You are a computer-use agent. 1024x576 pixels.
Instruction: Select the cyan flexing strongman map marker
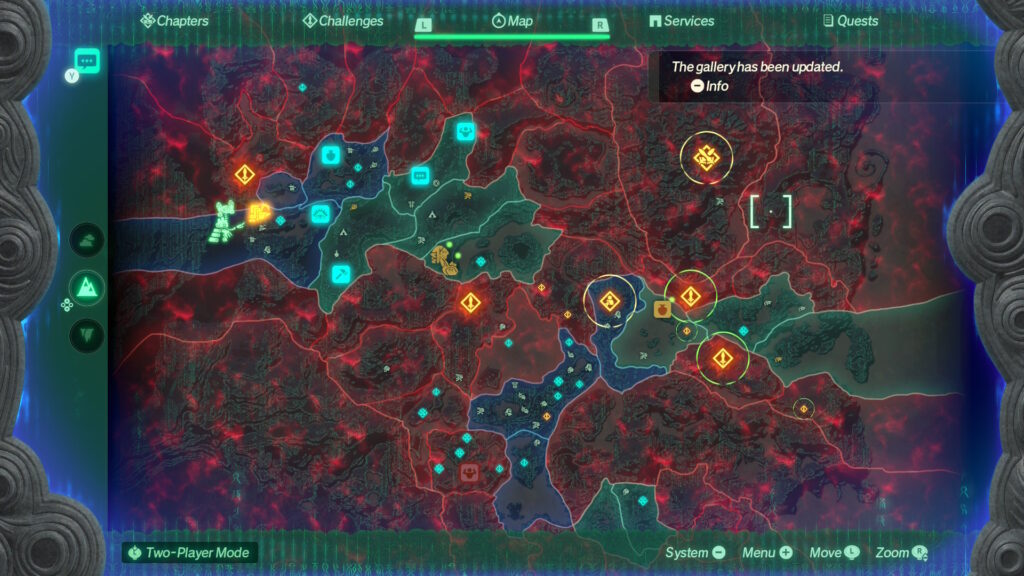[x=465, y=131]
